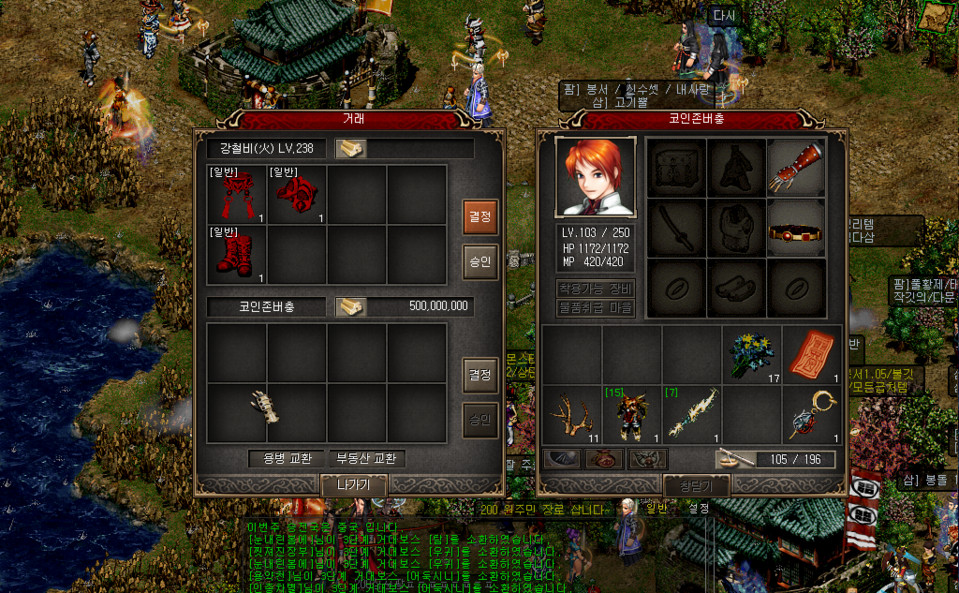Select the red armor in the trade offer
Viewport: 959px width, 593px height.
(x=237, y=195)
